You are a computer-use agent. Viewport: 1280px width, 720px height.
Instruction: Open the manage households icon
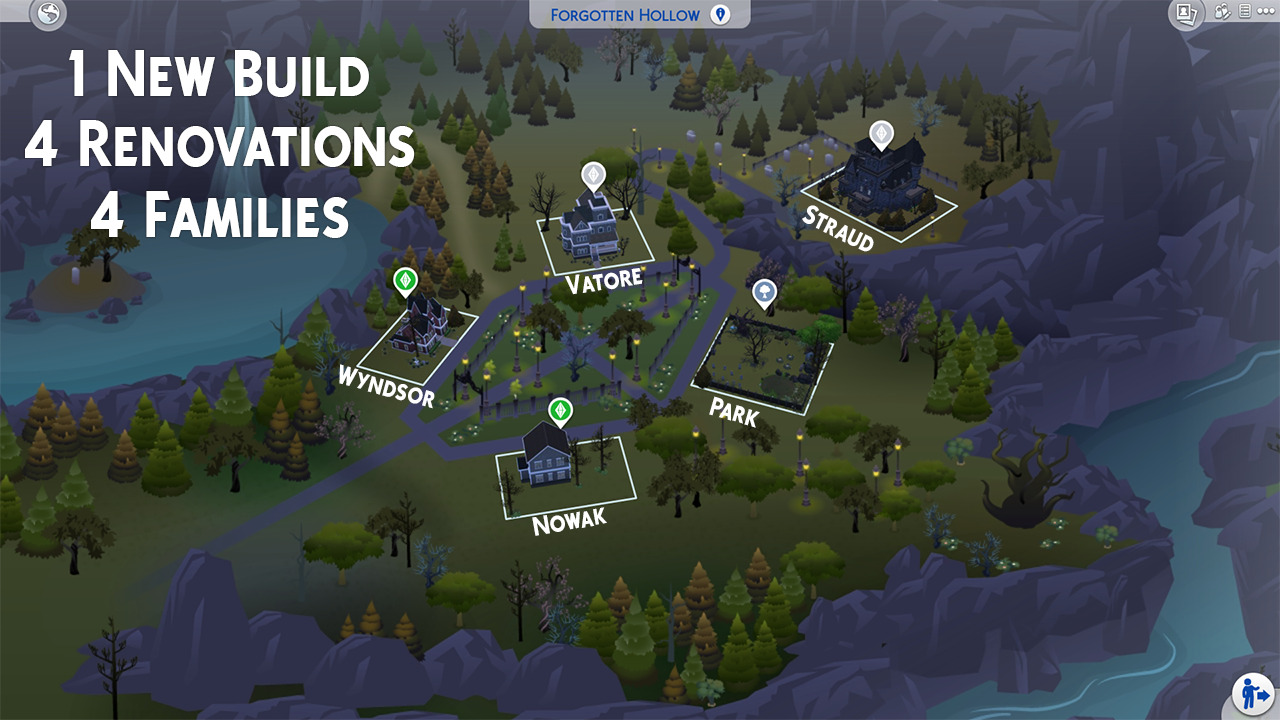[x=1222, y=12]
